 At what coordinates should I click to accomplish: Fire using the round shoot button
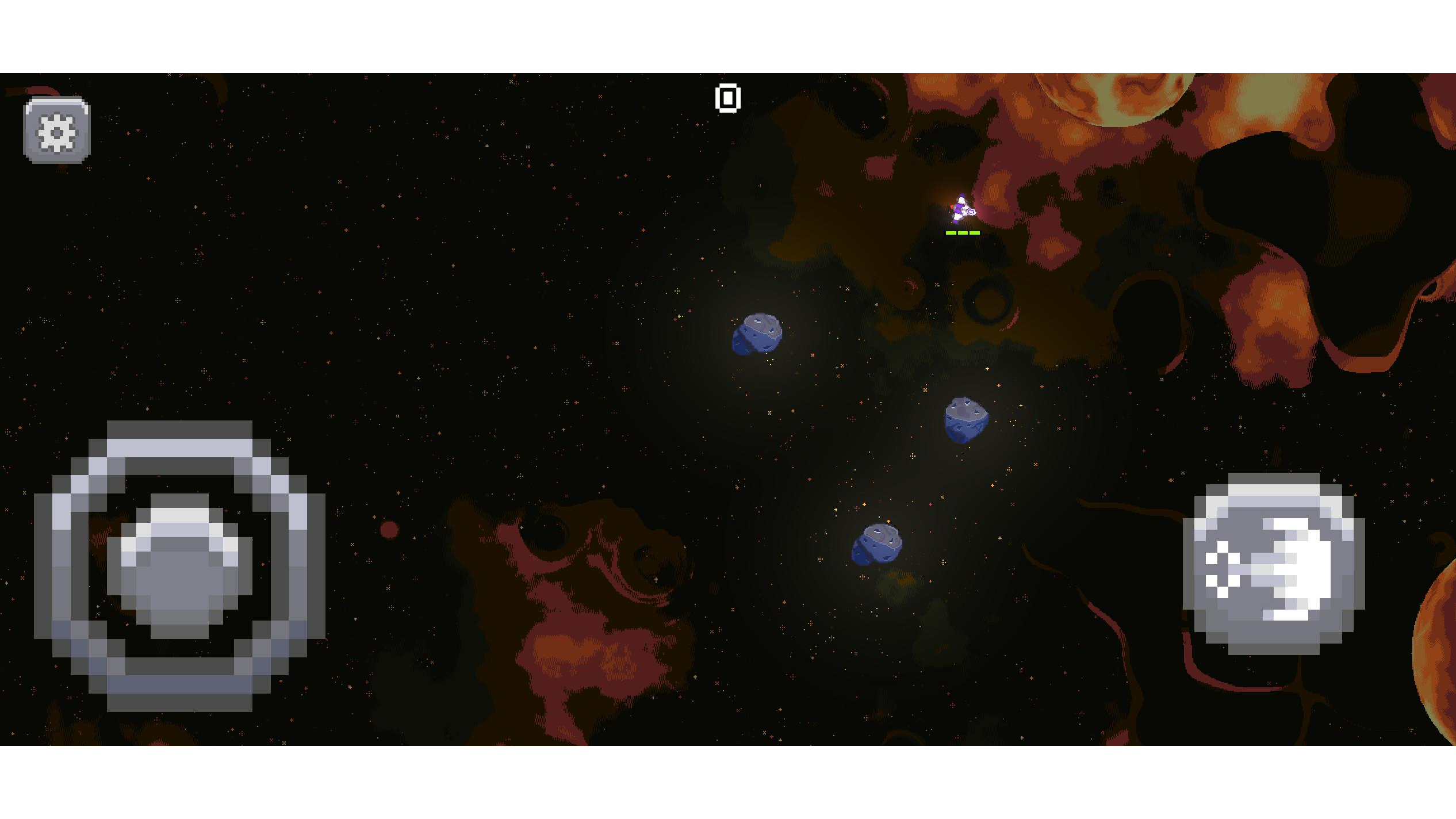click(x=1273, y=564)
